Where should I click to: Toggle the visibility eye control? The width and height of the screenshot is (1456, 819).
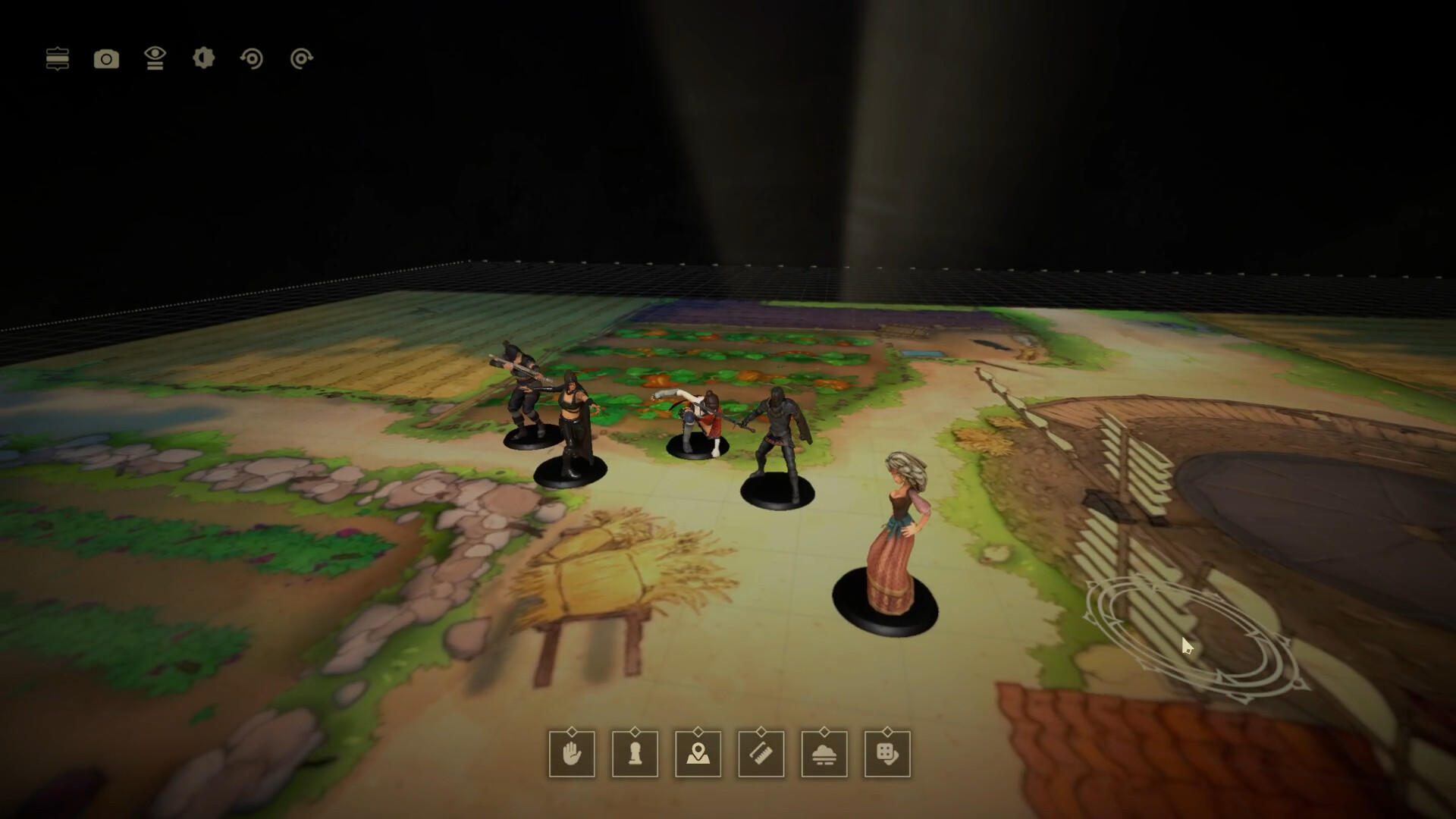pos(155,59)
